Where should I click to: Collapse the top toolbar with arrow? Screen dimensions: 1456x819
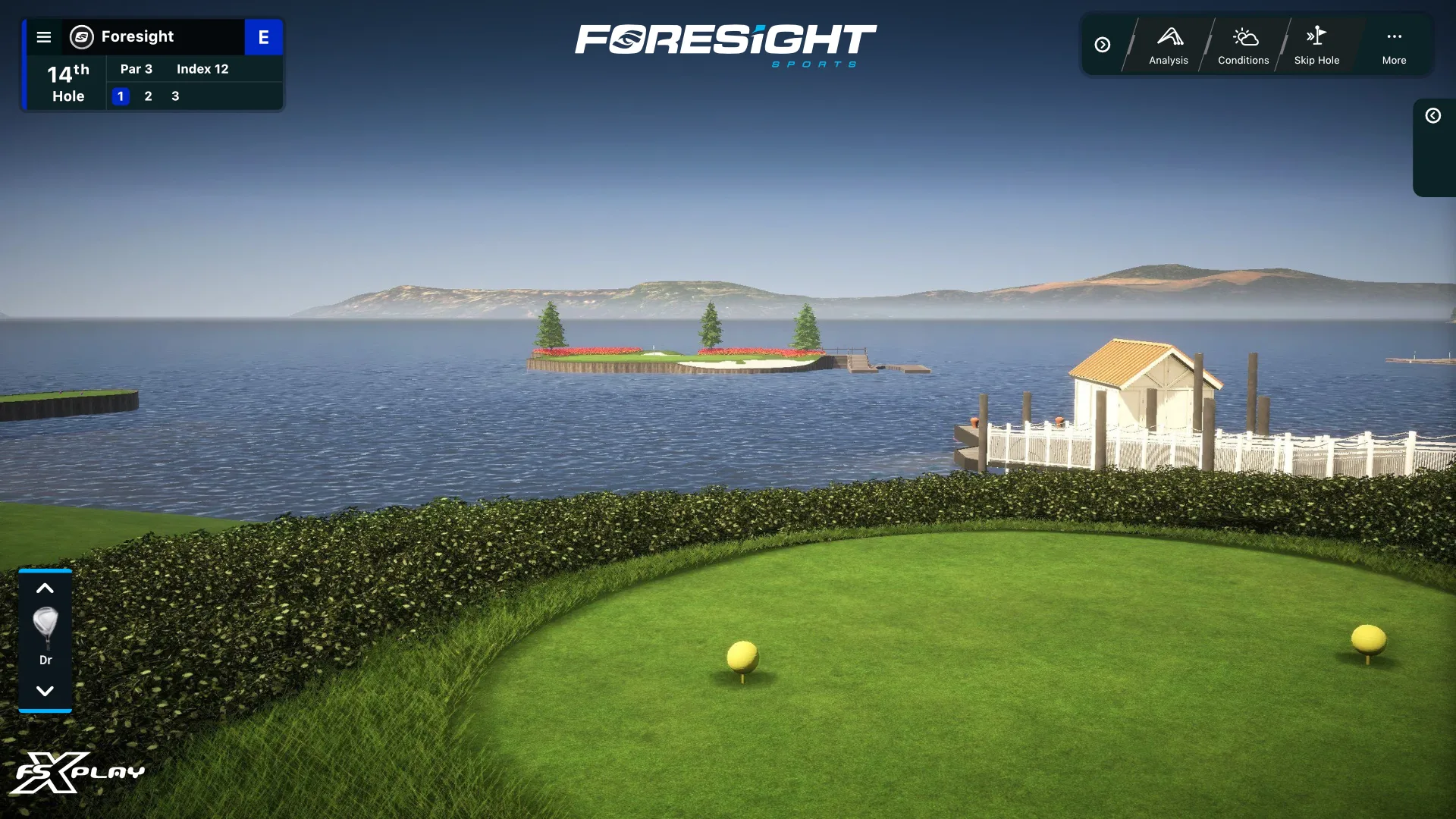[x=1103, y=45]
